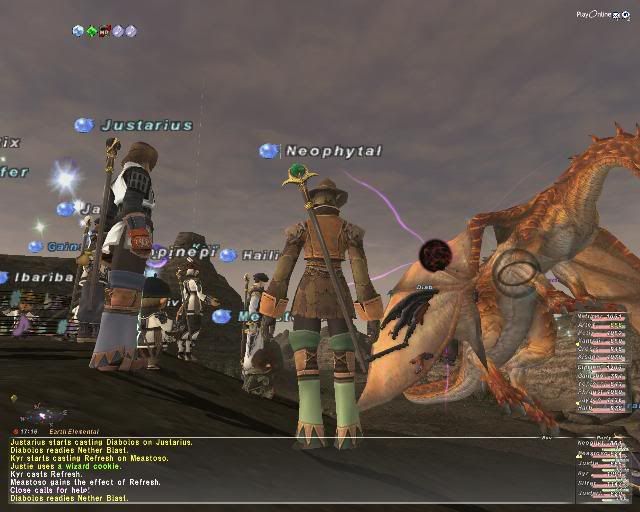The width and height of the screenshot is (640, 512).
Task: Click the compass above the chat log
Action: tap(40, 413)
